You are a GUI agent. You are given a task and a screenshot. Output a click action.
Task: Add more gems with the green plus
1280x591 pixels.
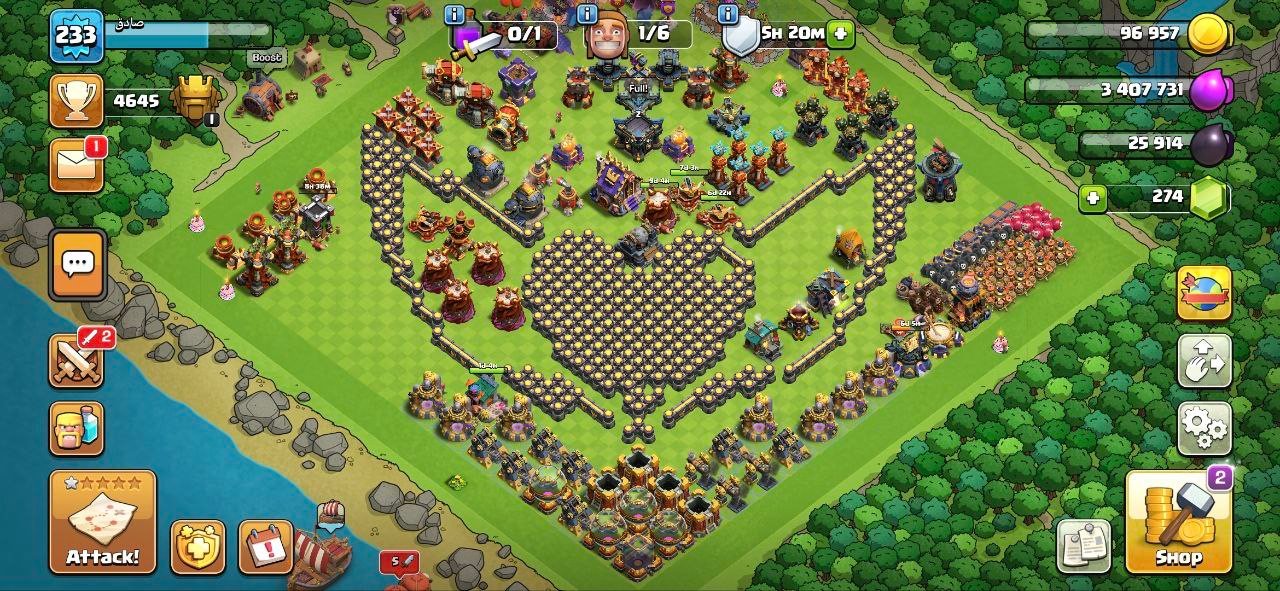click(1093, 198)
